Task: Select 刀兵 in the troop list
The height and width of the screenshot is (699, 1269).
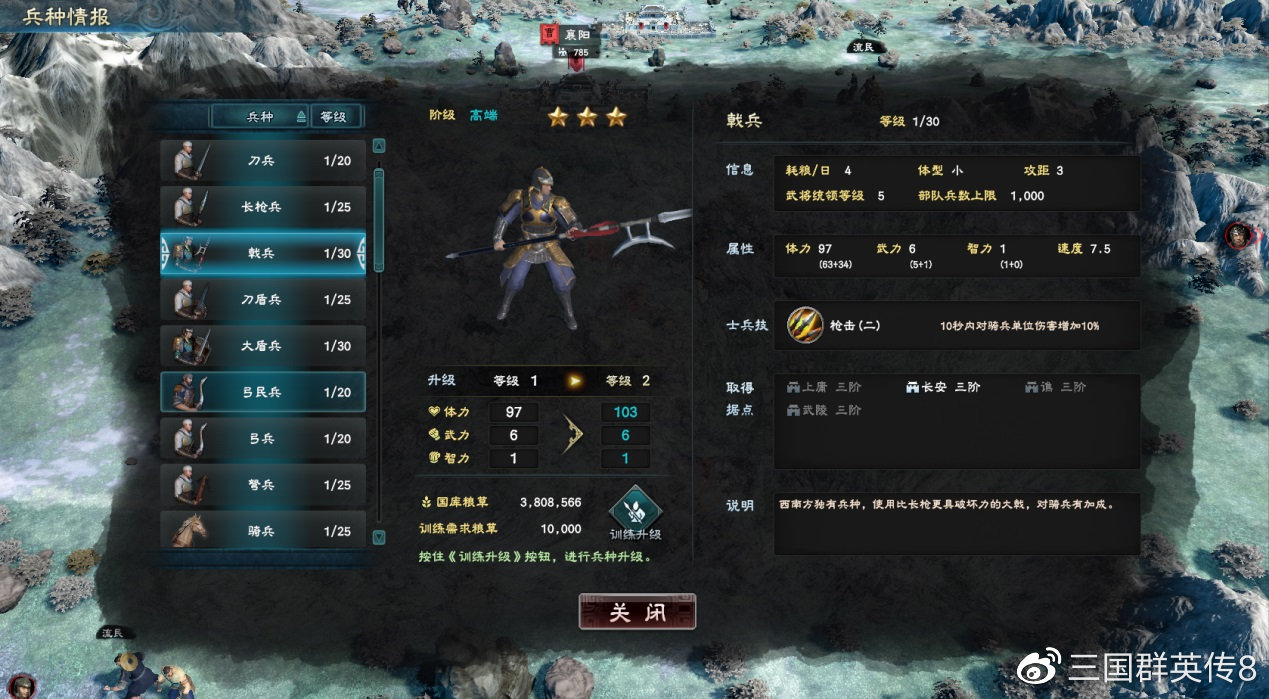Action: [263, 160]
